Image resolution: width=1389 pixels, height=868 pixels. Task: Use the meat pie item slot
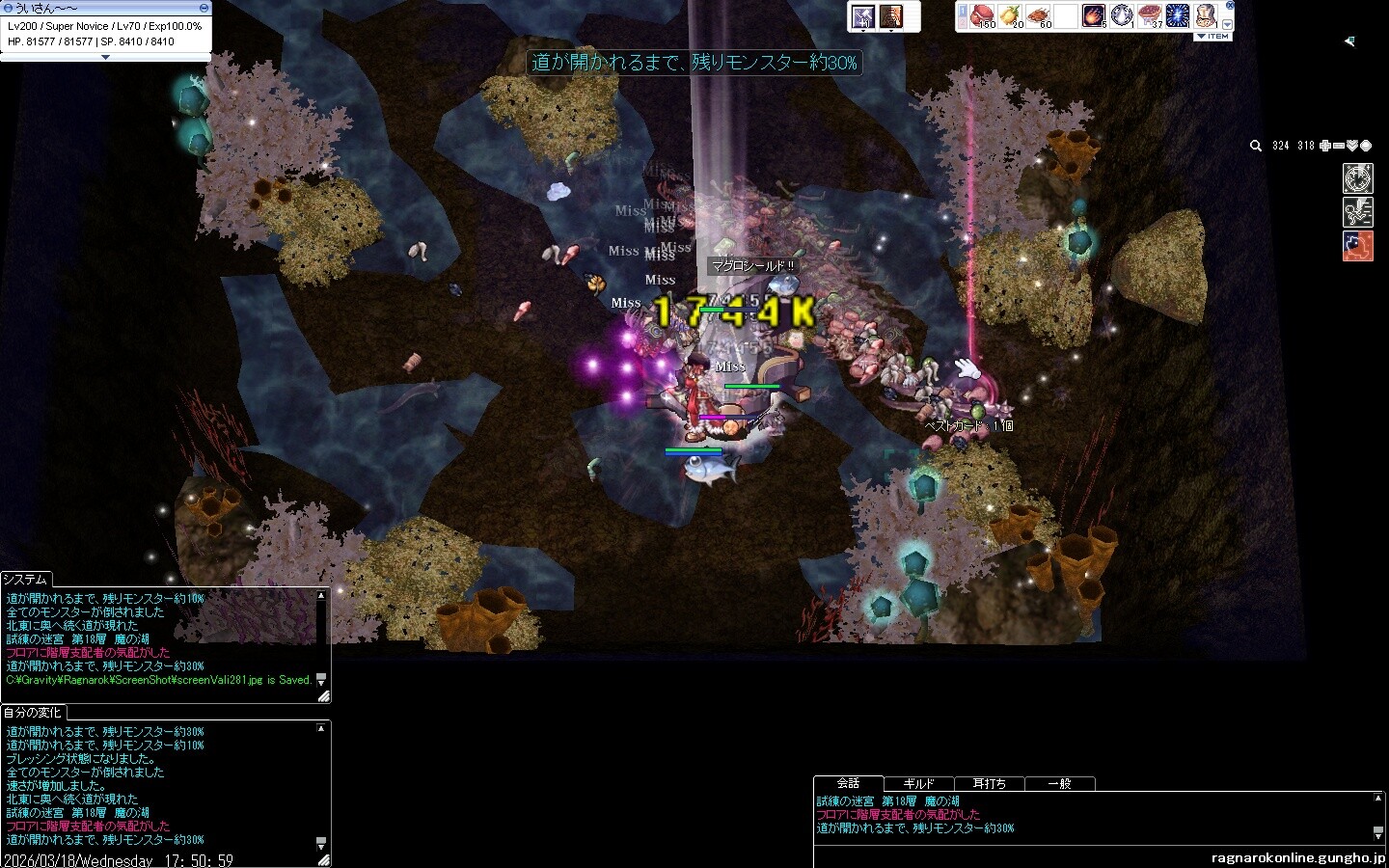click(1151, 15)
